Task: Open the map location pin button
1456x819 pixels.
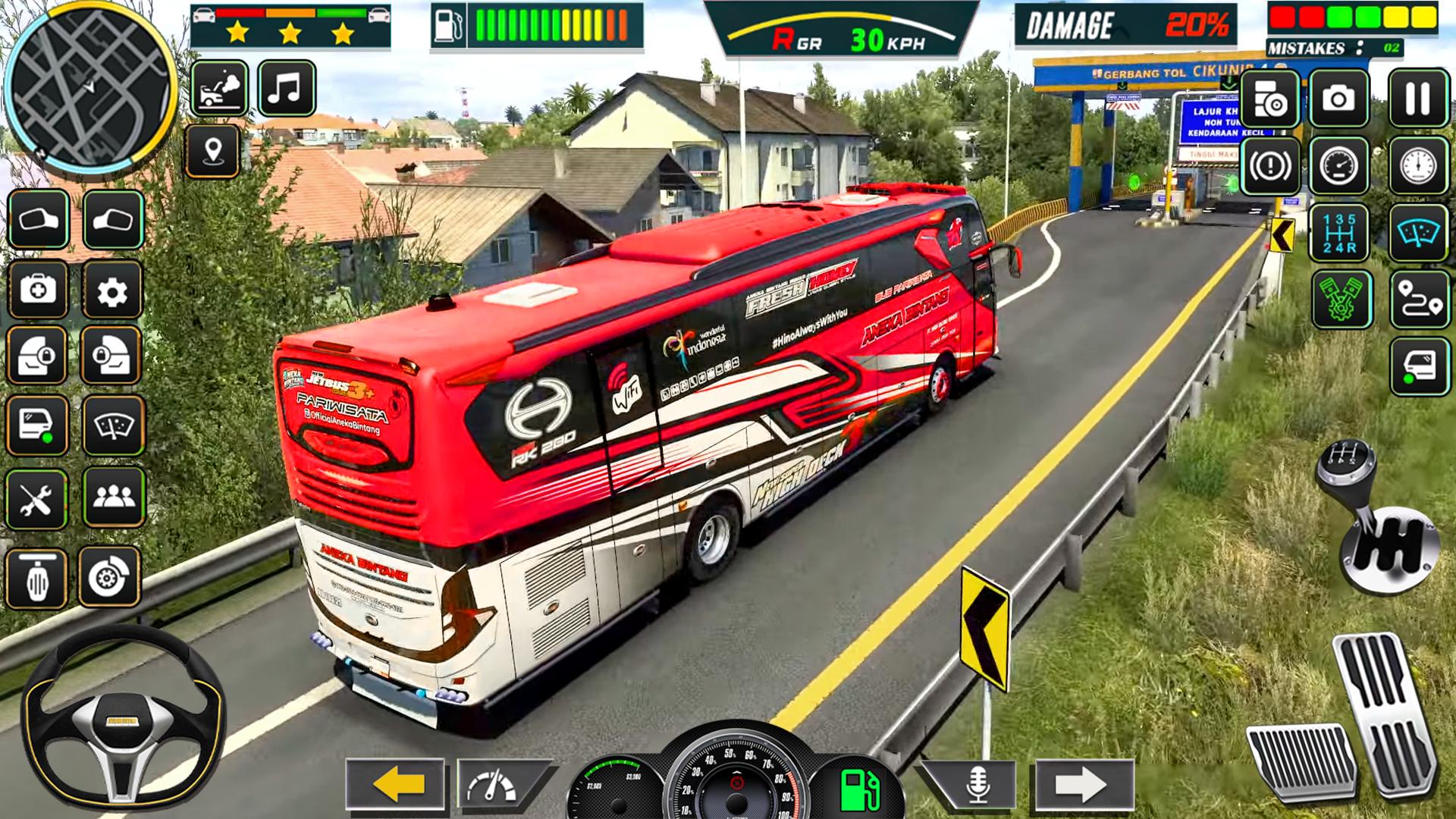Action: click(213, 152)
